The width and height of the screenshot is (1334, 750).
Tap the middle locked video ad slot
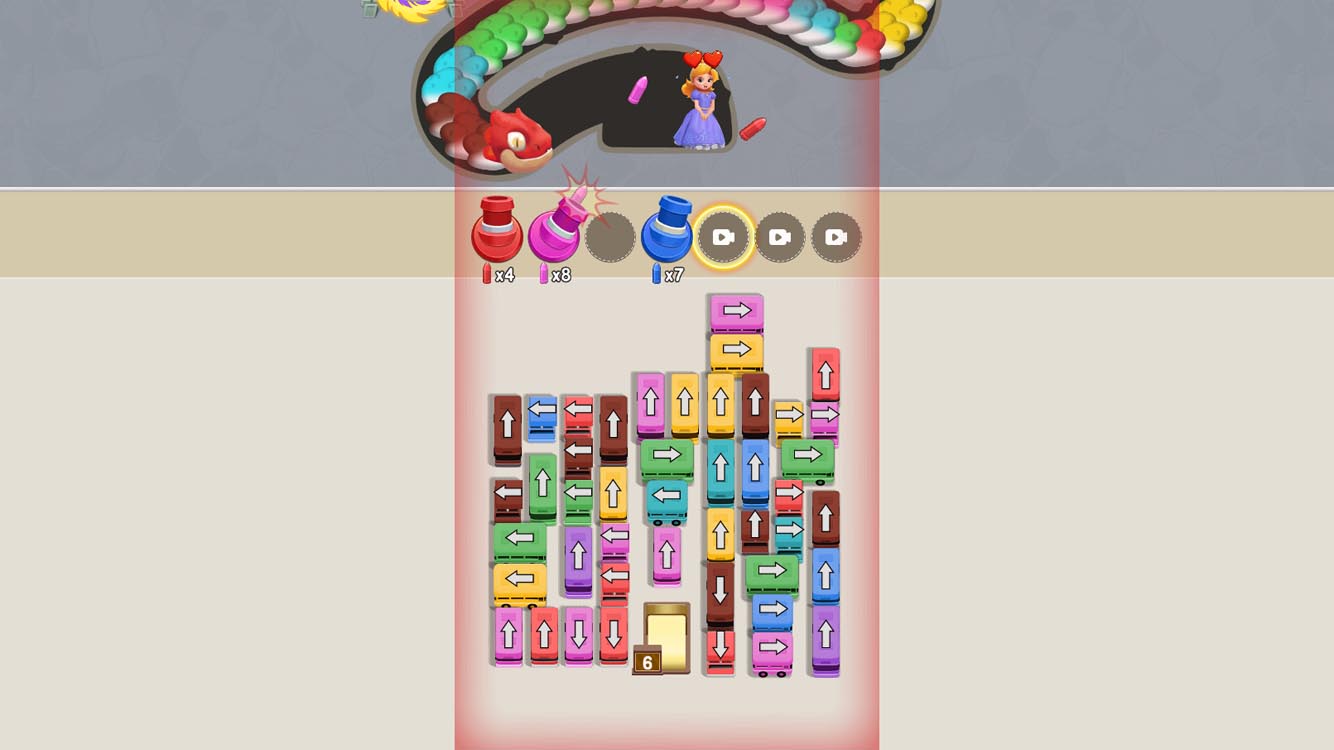coord(780,236)
